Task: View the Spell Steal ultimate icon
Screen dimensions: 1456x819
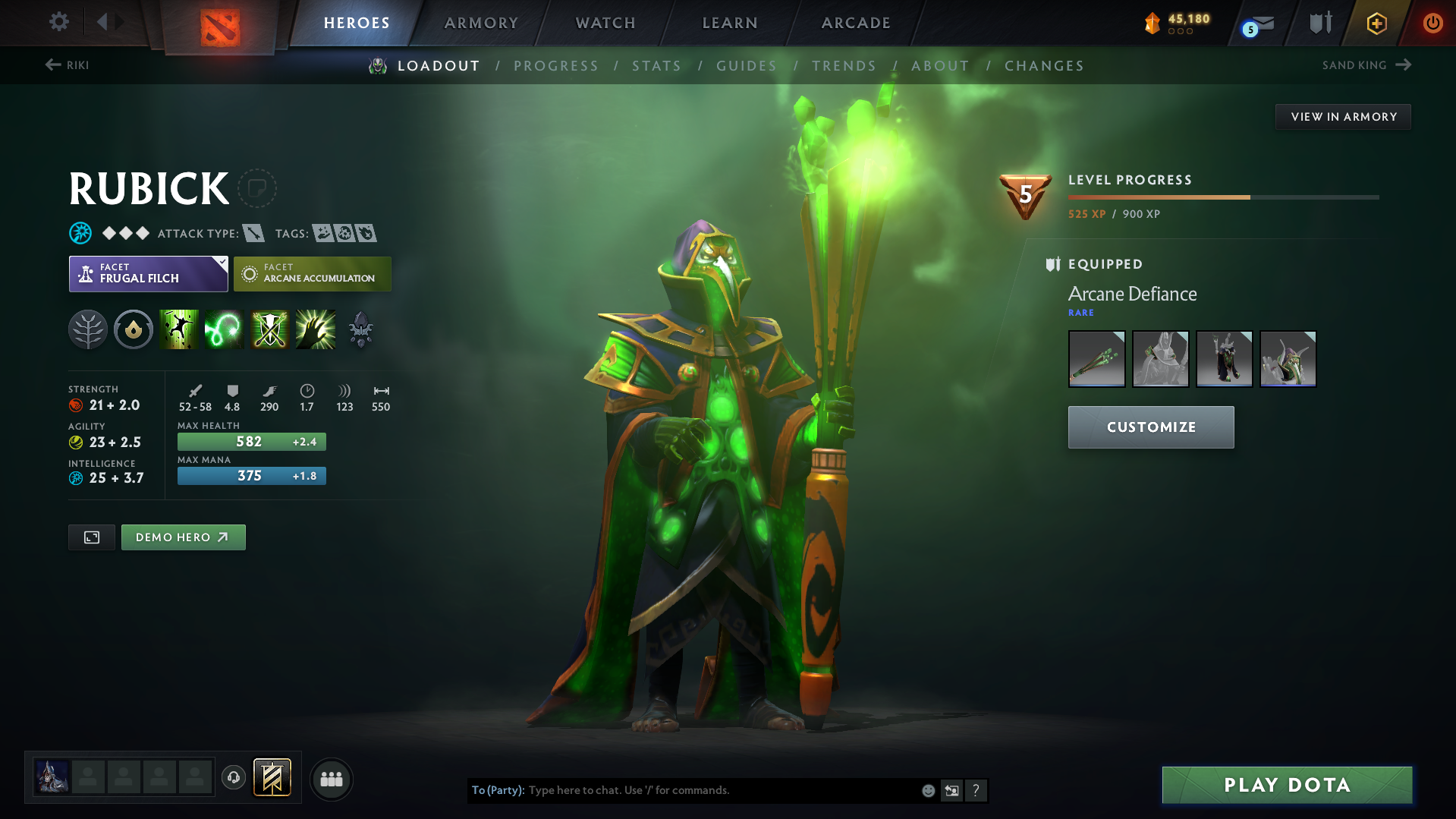Action: (315, 329)
